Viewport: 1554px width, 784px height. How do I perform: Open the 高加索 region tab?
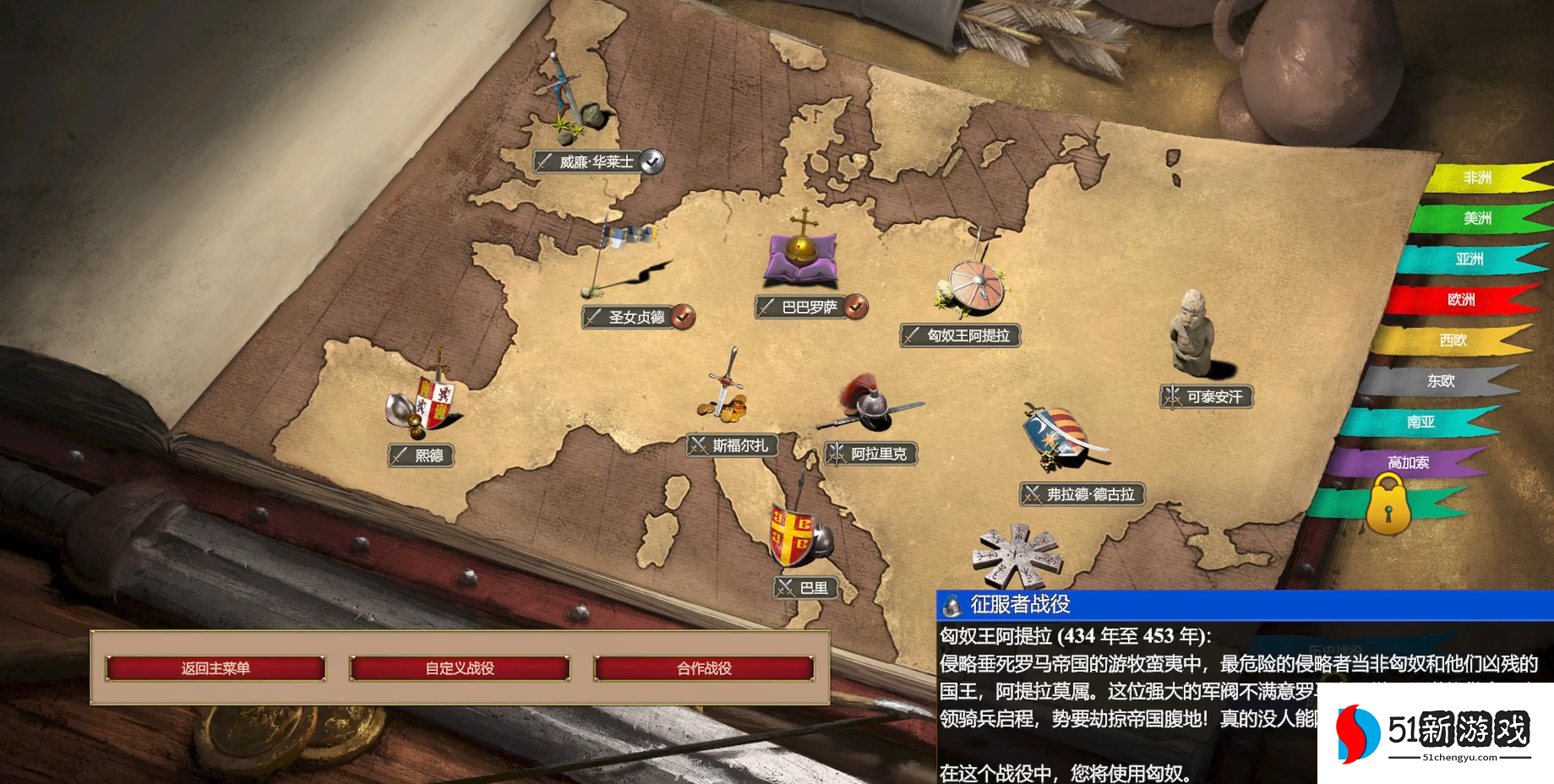1408,462
